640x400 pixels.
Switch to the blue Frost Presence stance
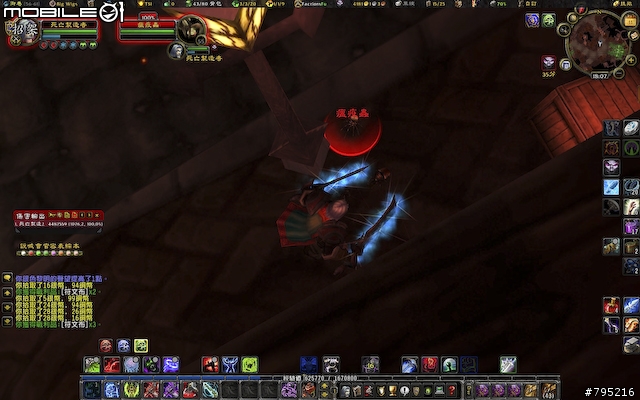122,345
